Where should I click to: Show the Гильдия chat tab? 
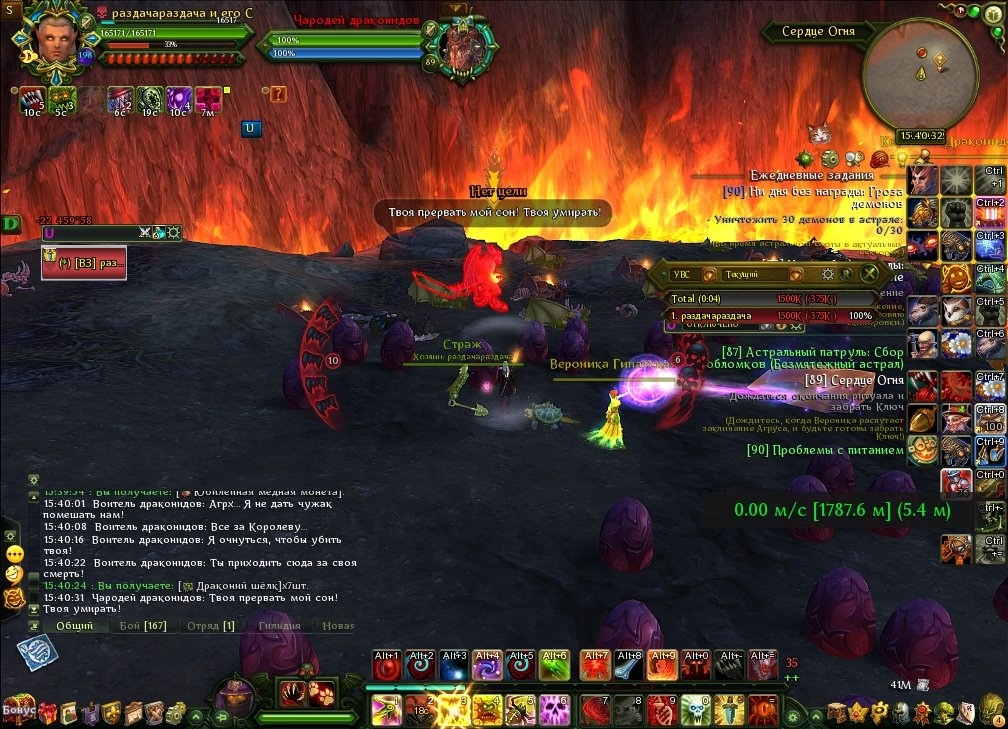pyautogui.click(x=278, y=625)
